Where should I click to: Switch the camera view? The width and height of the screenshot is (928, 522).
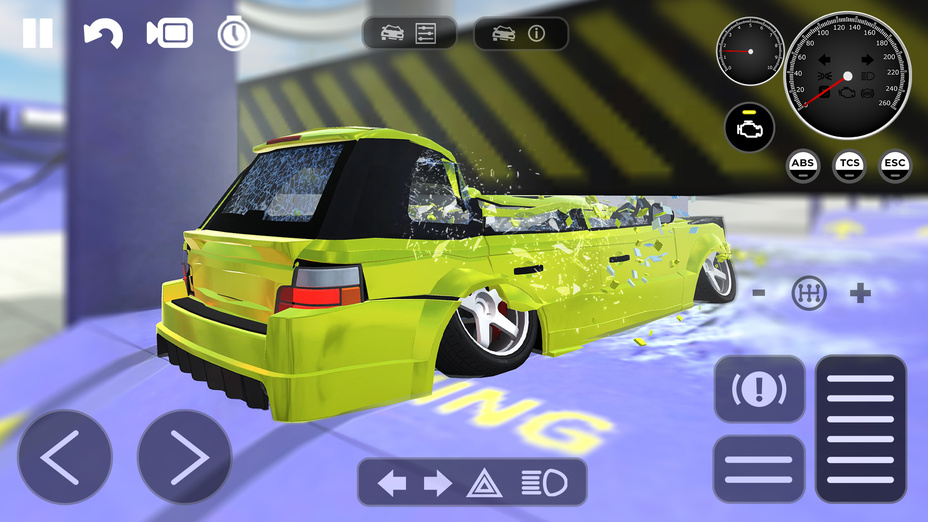tap(169, 33)
